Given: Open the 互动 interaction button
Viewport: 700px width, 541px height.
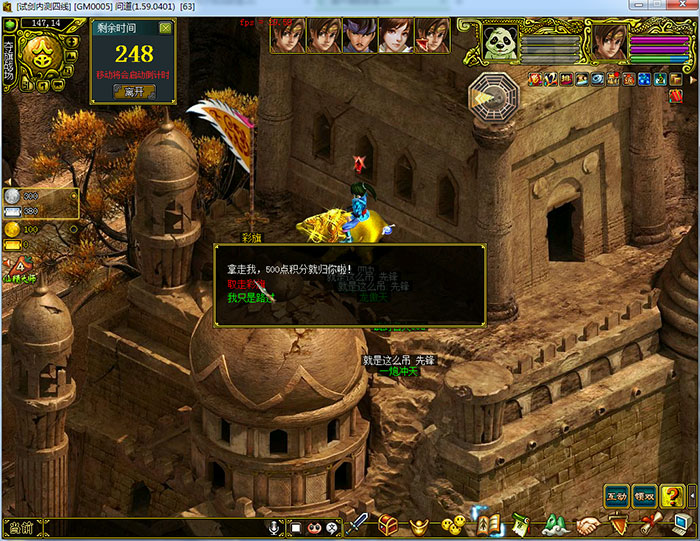Looking at the screenshot, I should point(616,495).
